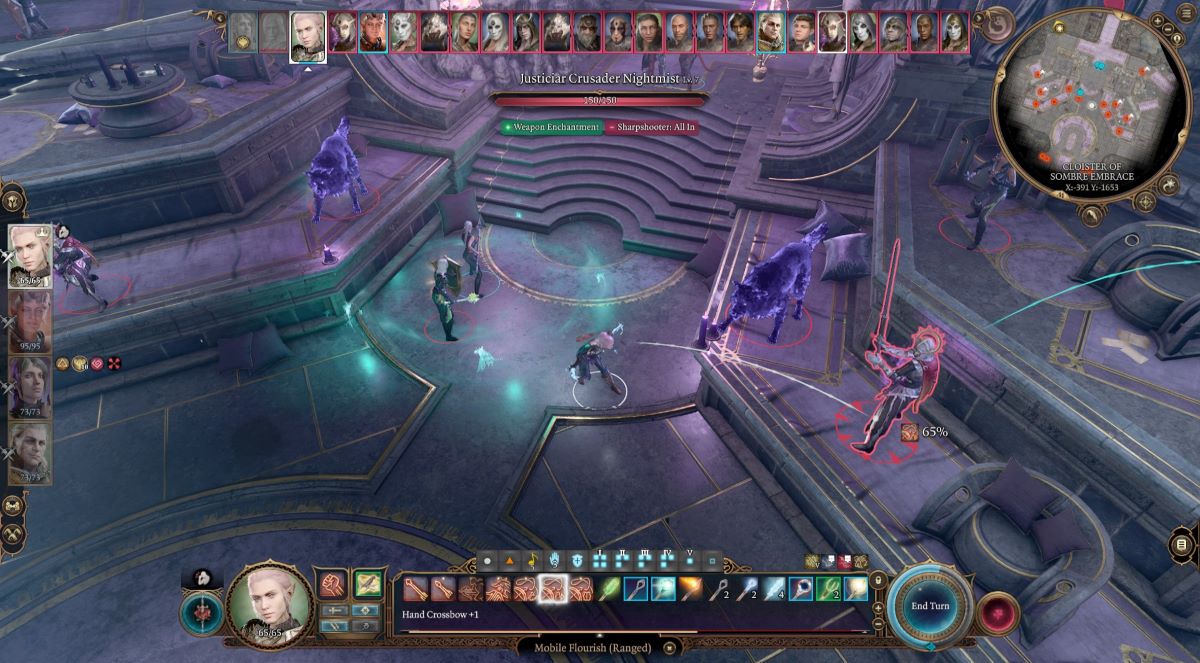
Task: Select the music note hotbar filter tab
Action: [531, 560]
